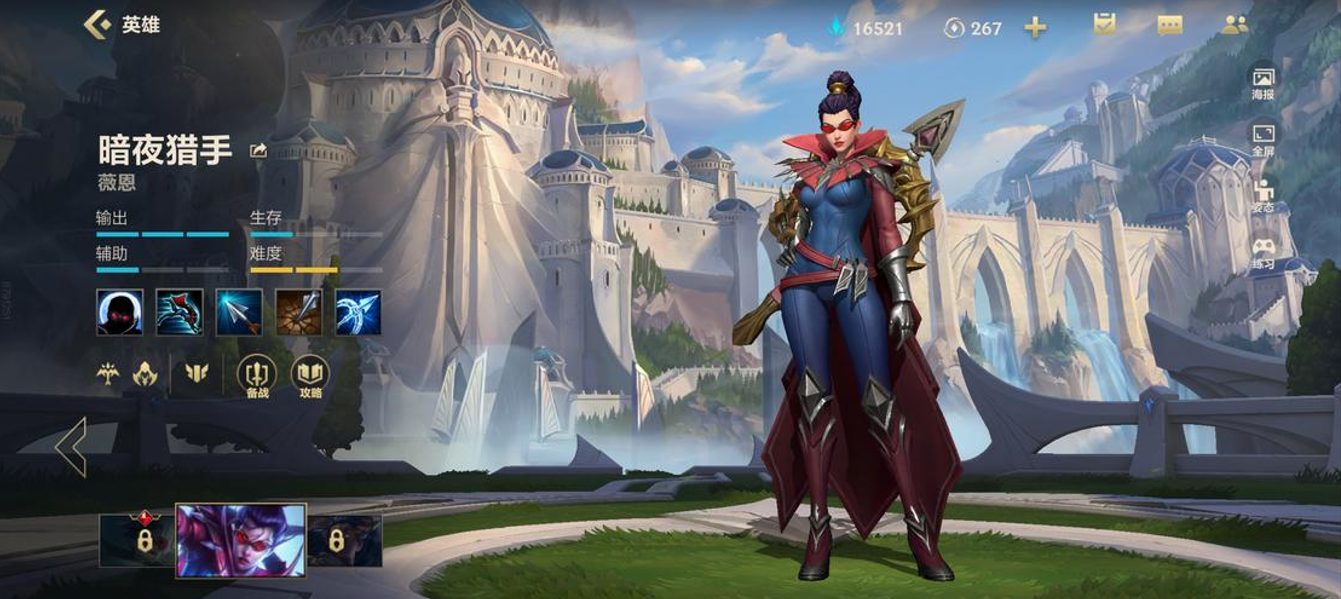
Task: Click the winged crossbow marksman role icon
Action: click(108, 374)
